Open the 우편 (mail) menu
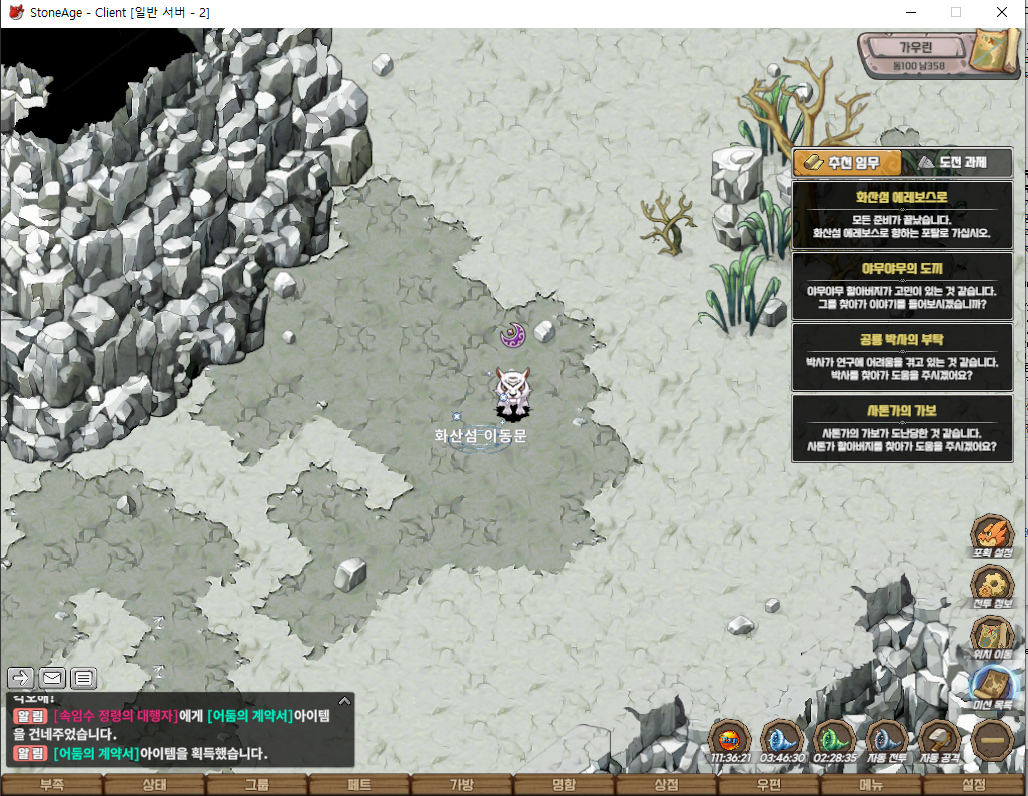 (x=769, y=785)
